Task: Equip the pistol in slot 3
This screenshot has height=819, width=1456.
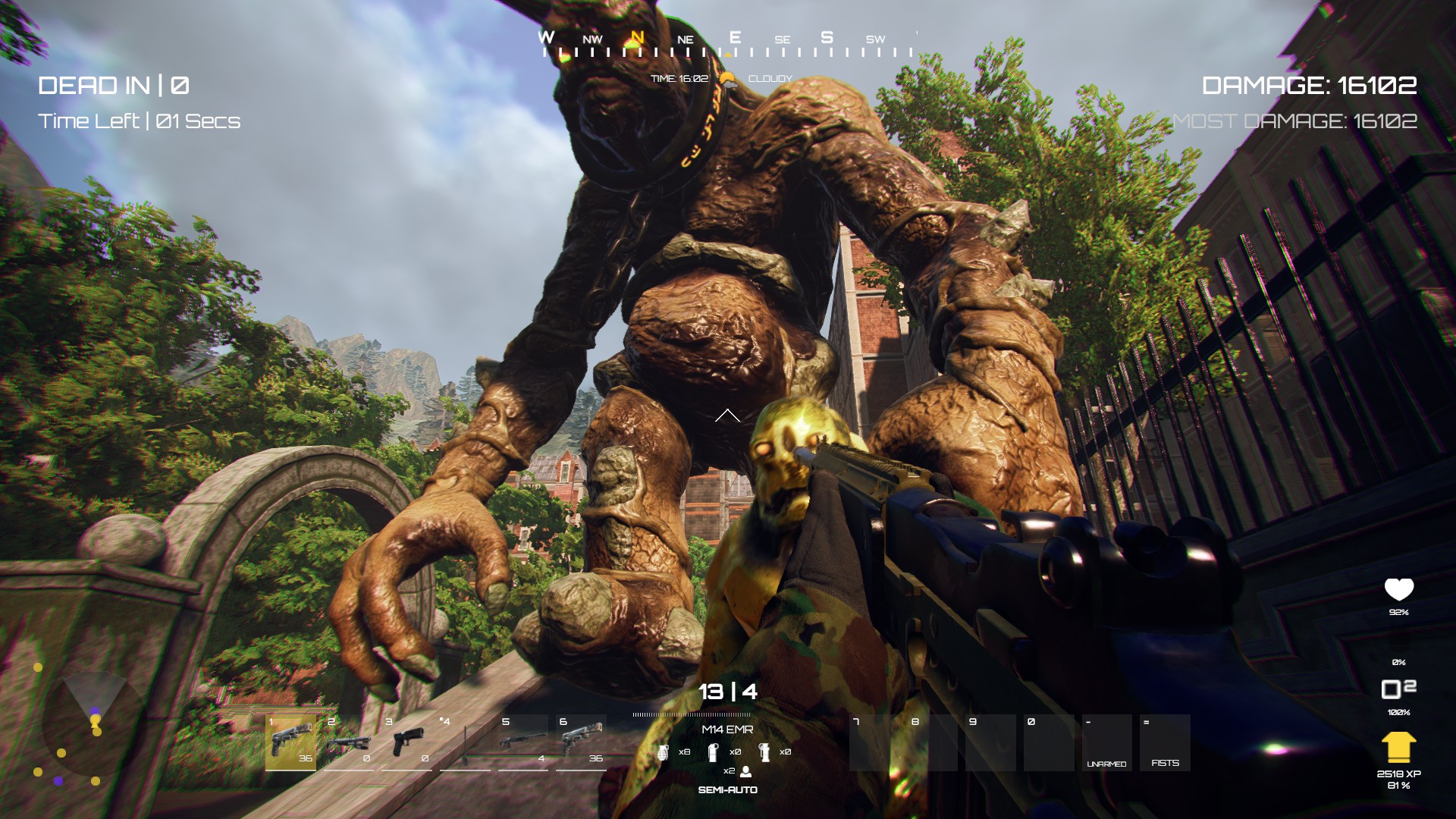Action: point(407,742)
